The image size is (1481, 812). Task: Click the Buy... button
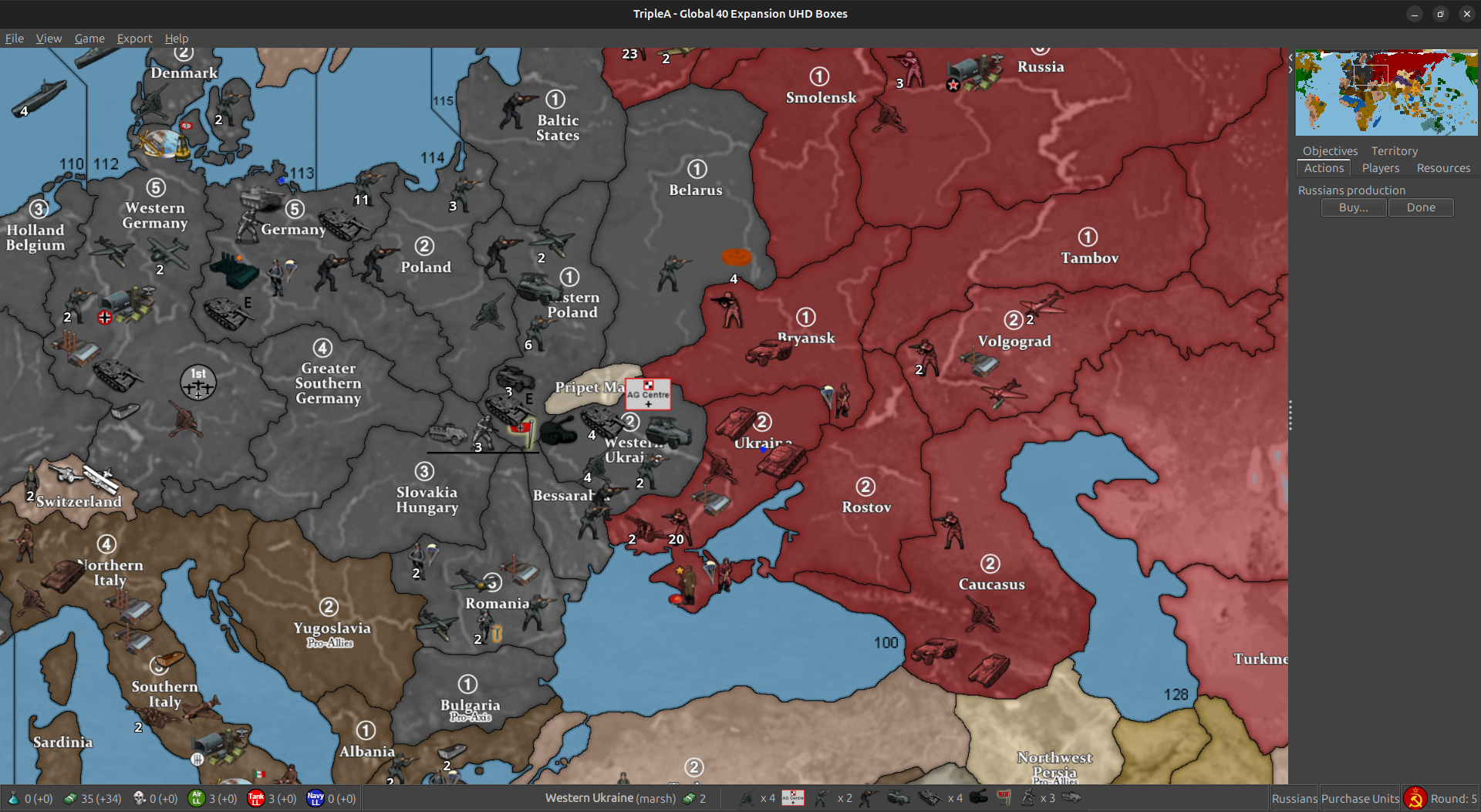[x=1353, y=207]
